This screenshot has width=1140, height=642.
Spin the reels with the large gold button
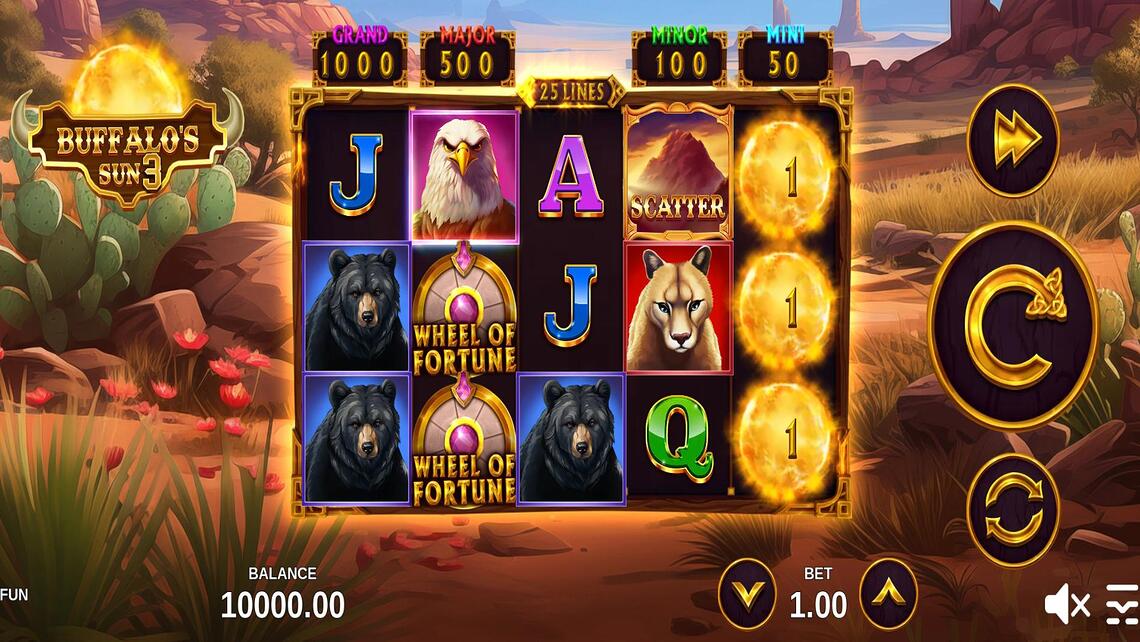tap(1013, 326)
